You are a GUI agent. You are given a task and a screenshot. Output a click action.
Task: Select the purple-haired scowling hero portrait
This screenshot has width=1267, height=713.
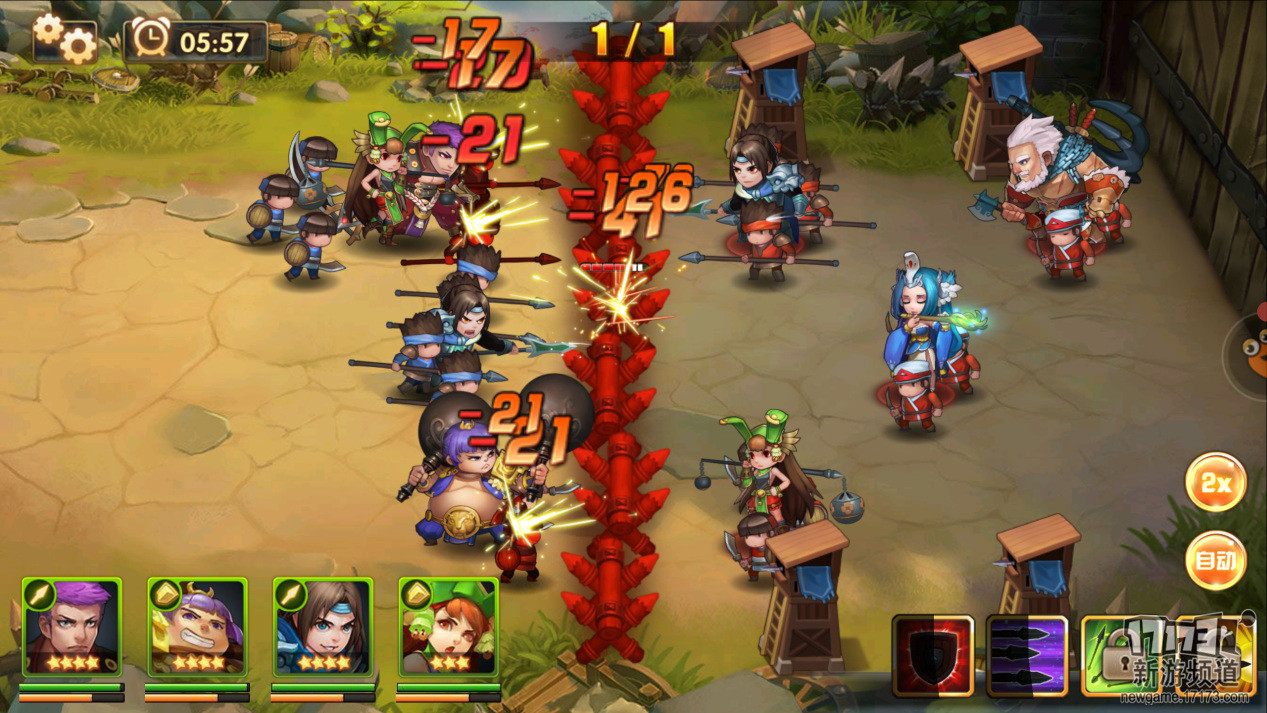coord(71,627)
